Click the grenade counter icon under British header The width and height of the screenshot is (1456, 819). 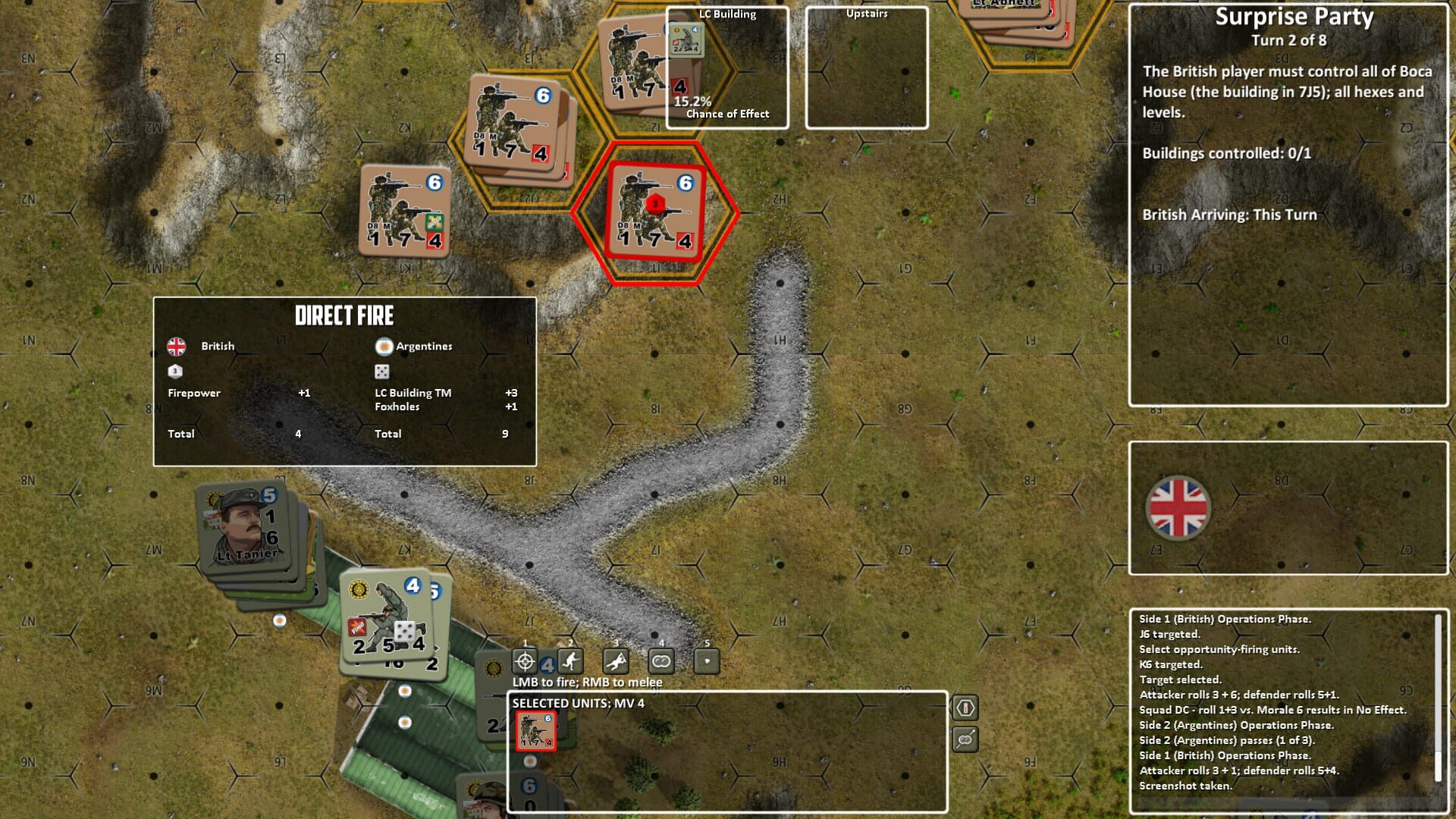(x=174, y=372)
